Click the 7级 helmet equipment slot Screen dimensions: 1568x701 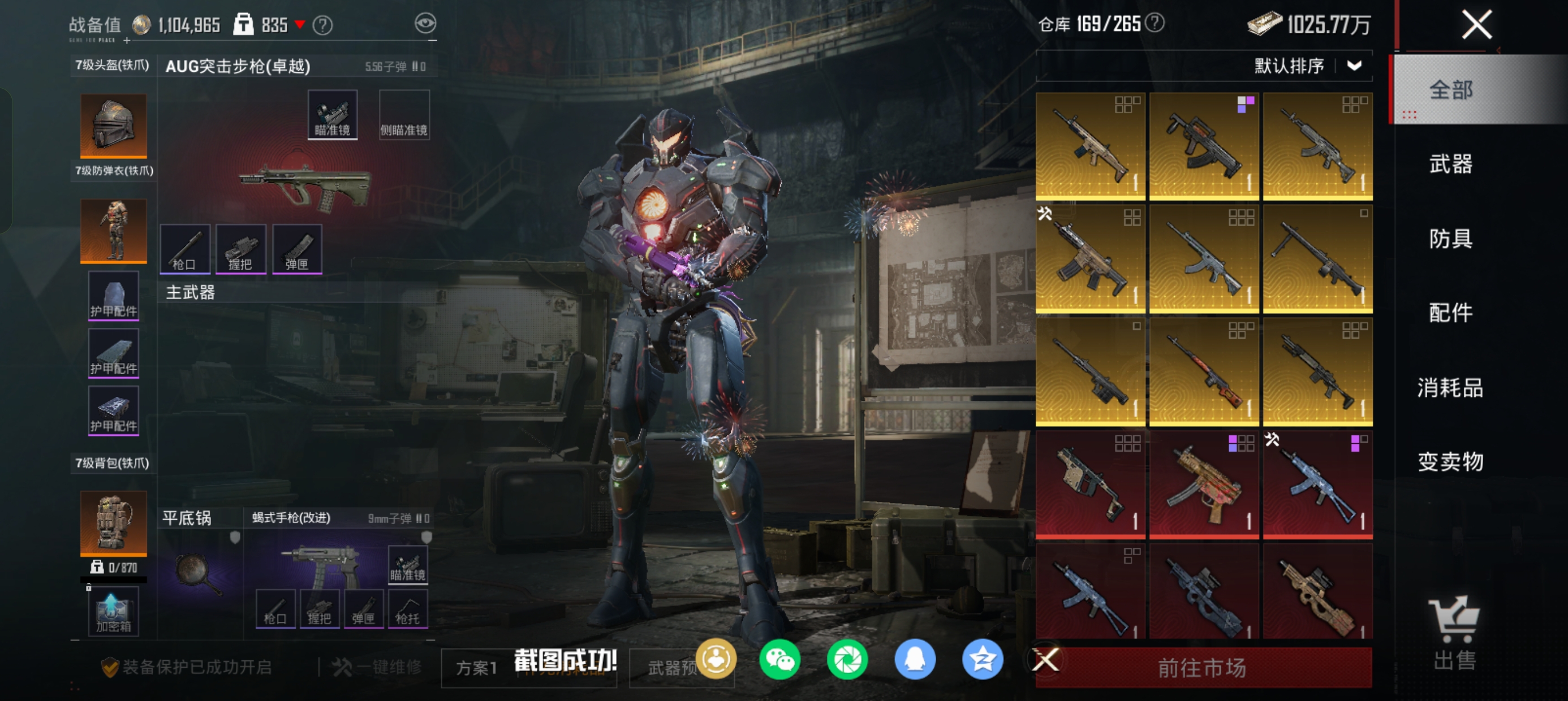click(x=113, y=126)
